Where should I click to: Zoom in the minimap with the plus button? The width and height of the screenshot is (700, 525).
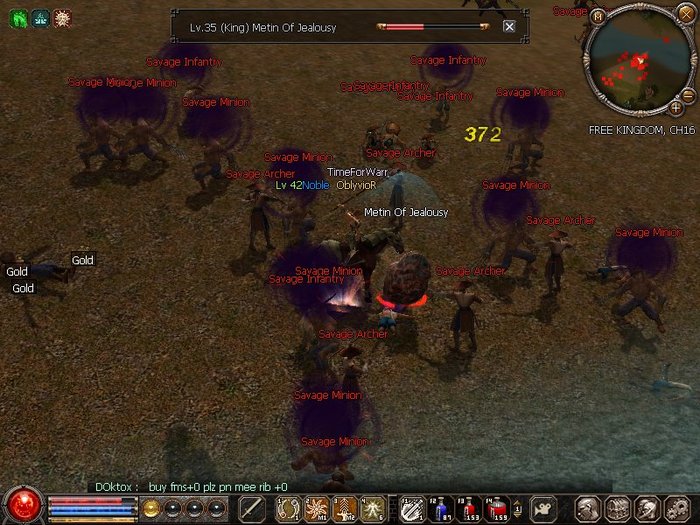click(x=676, y=106)
